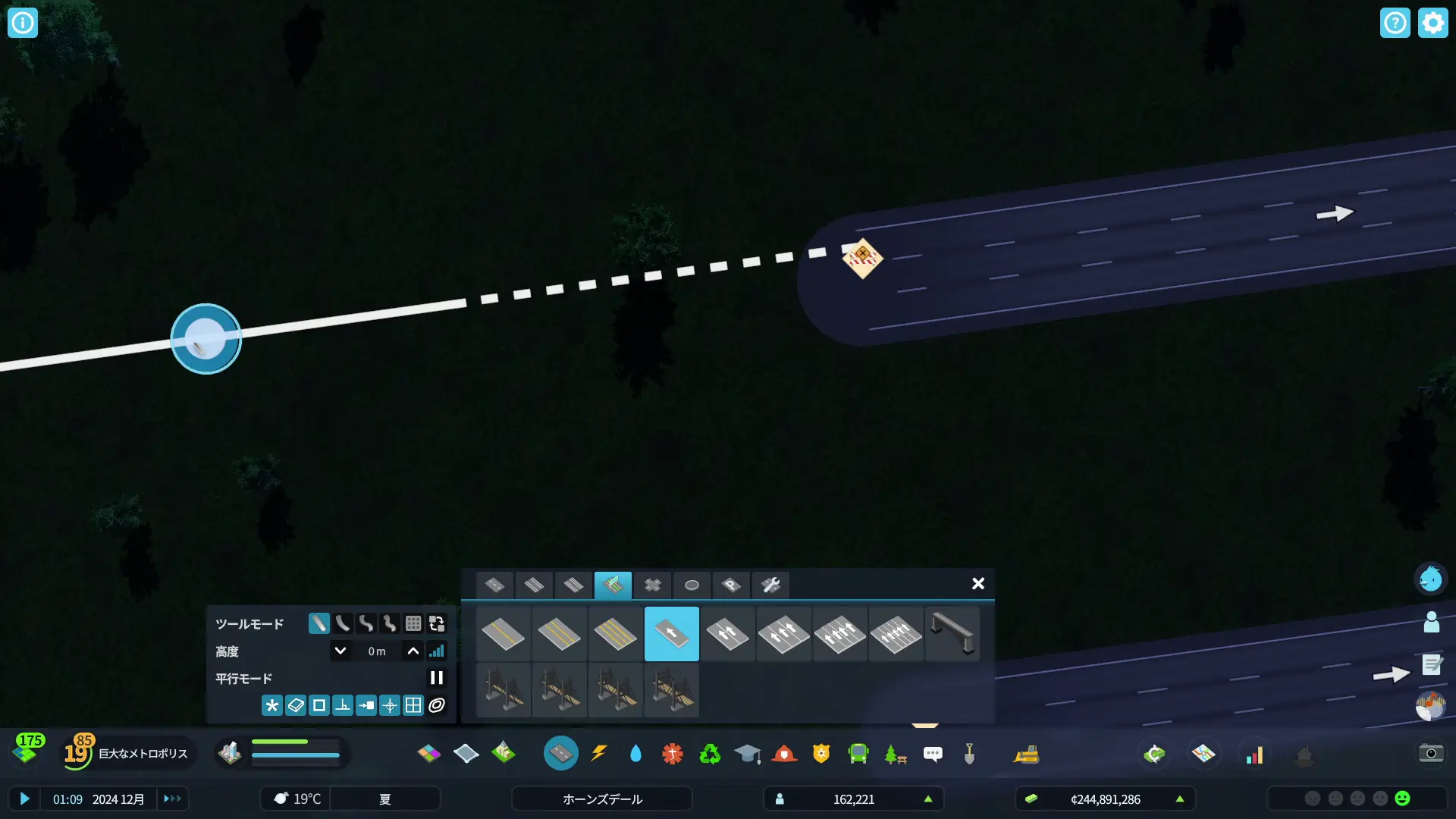Enter photo mode with the camera icon

(x=1431, y=753)
